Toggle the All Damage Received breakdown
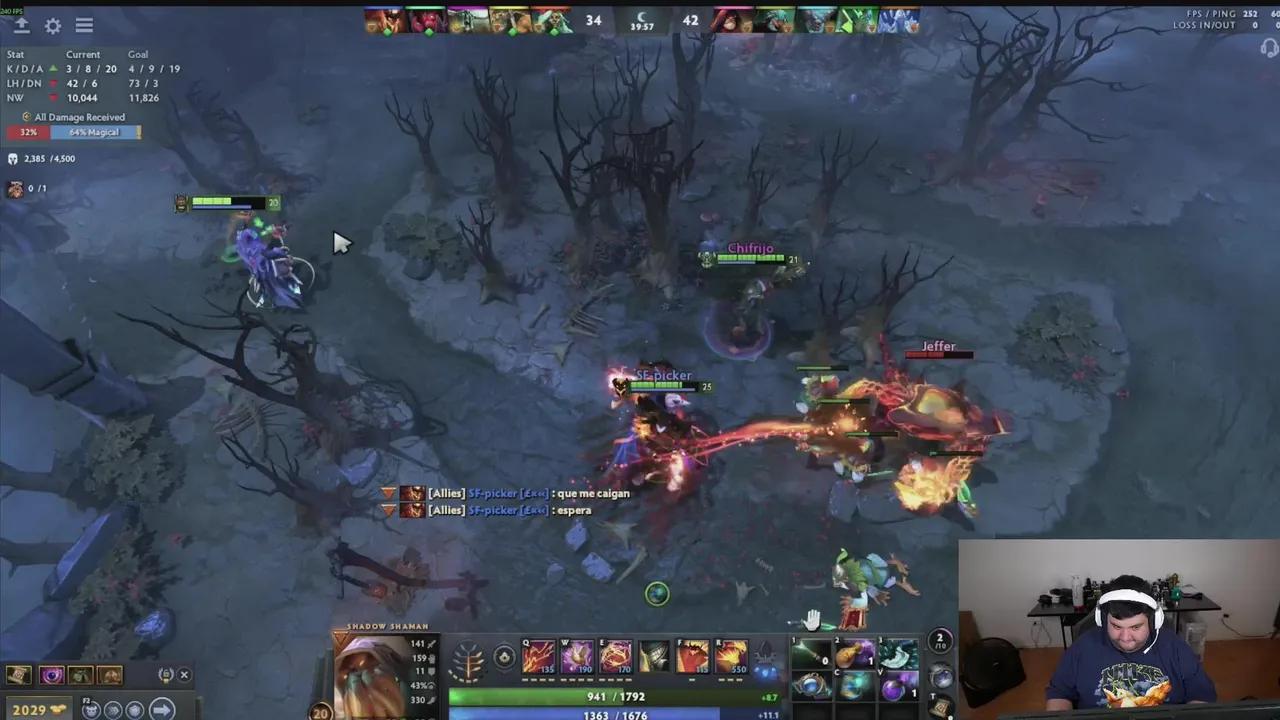Viewport: 1280px width, 720px height. click(26, 117)
